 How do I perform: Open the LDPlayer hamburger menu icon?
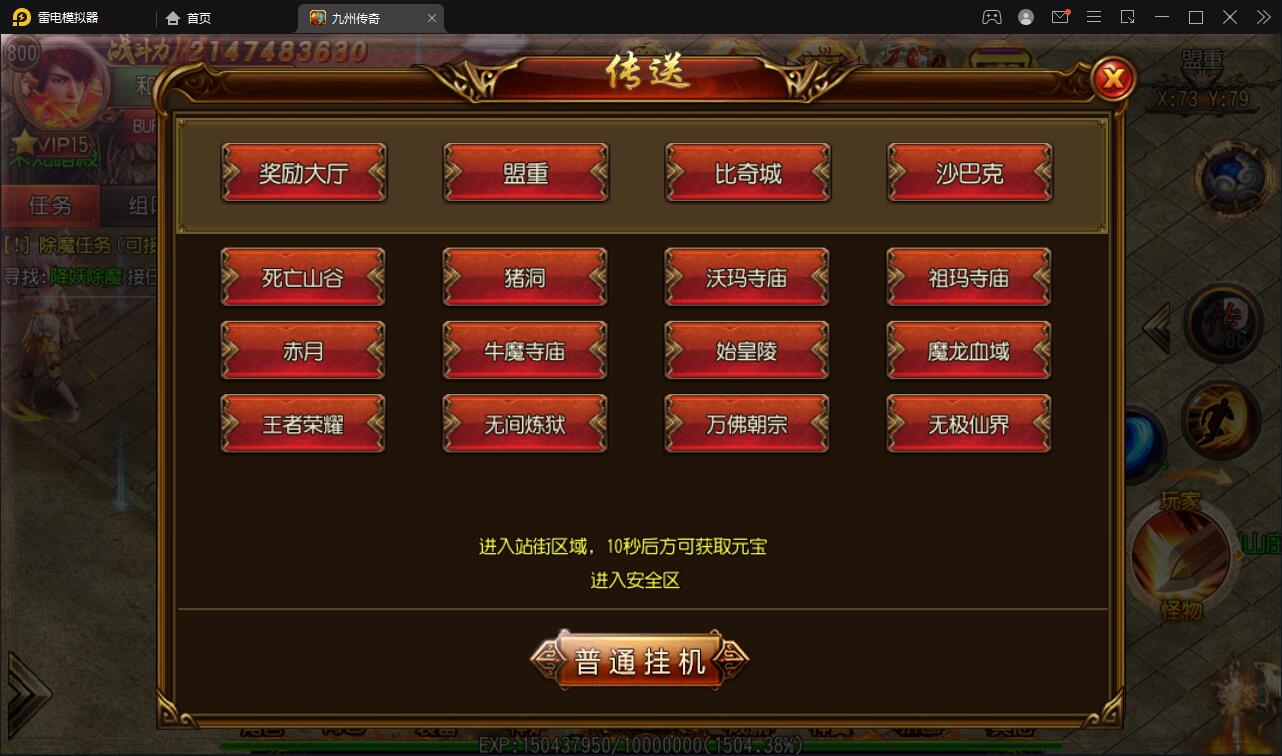(1093, 17)
